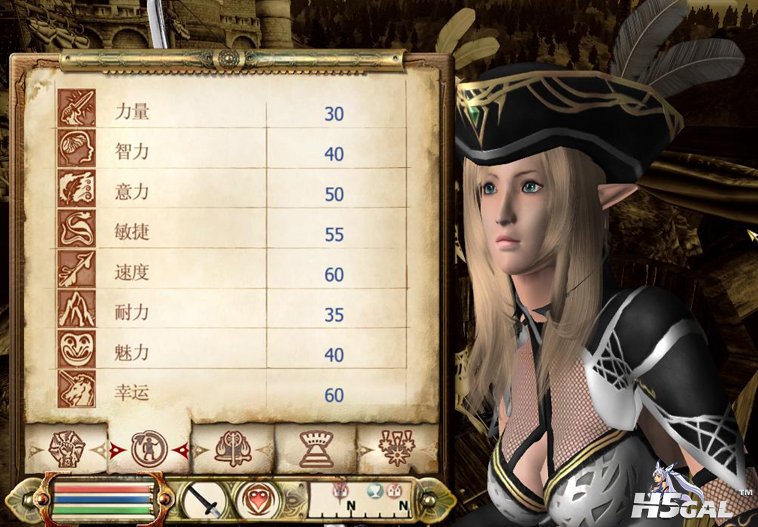Choose the 意力 attribute row
Viewport: 758px width, 527px height.
coord(232,193)
